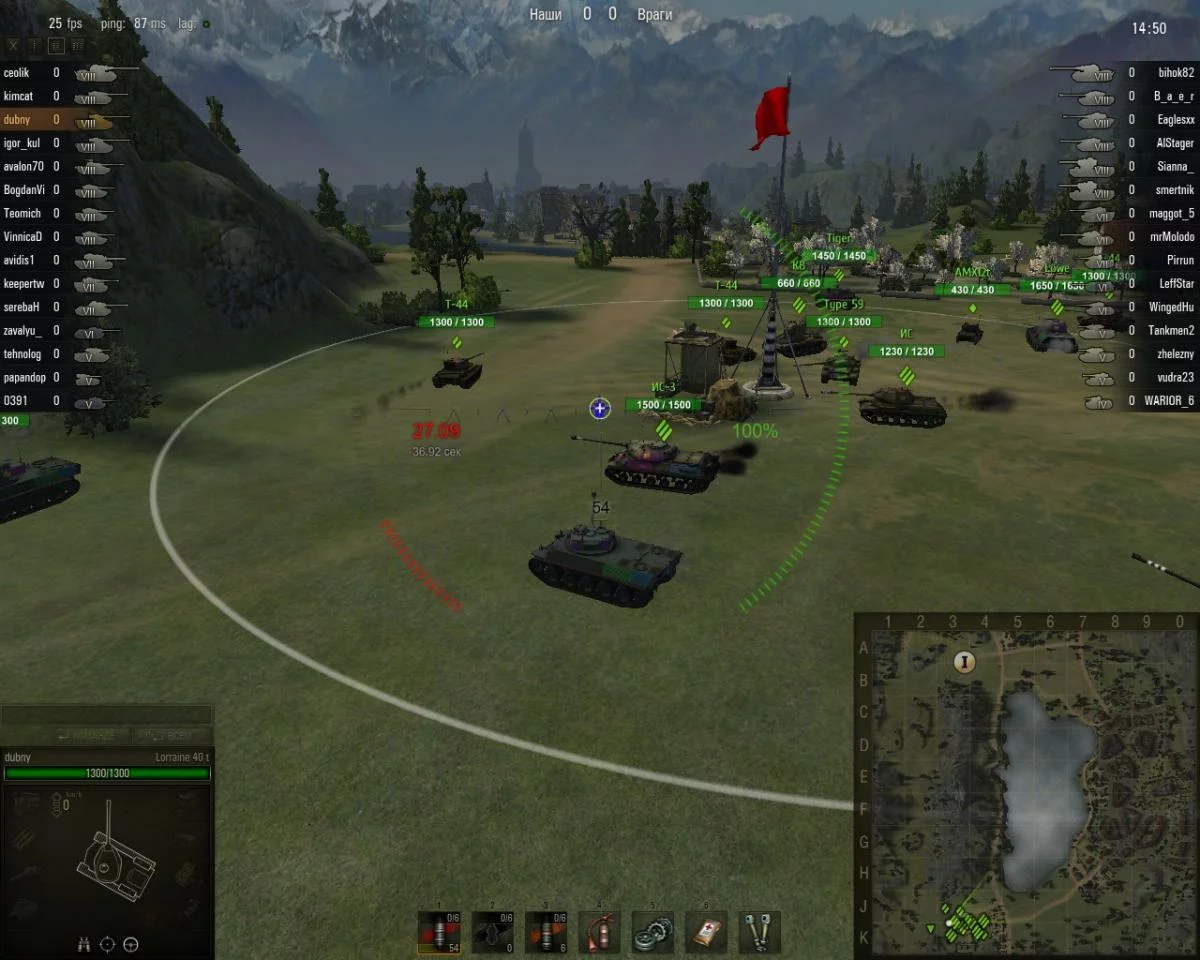The height and width of the screenshot is (960, 1200).
Task: Use the repair kit gears consumable
Action: coord(653,932)
